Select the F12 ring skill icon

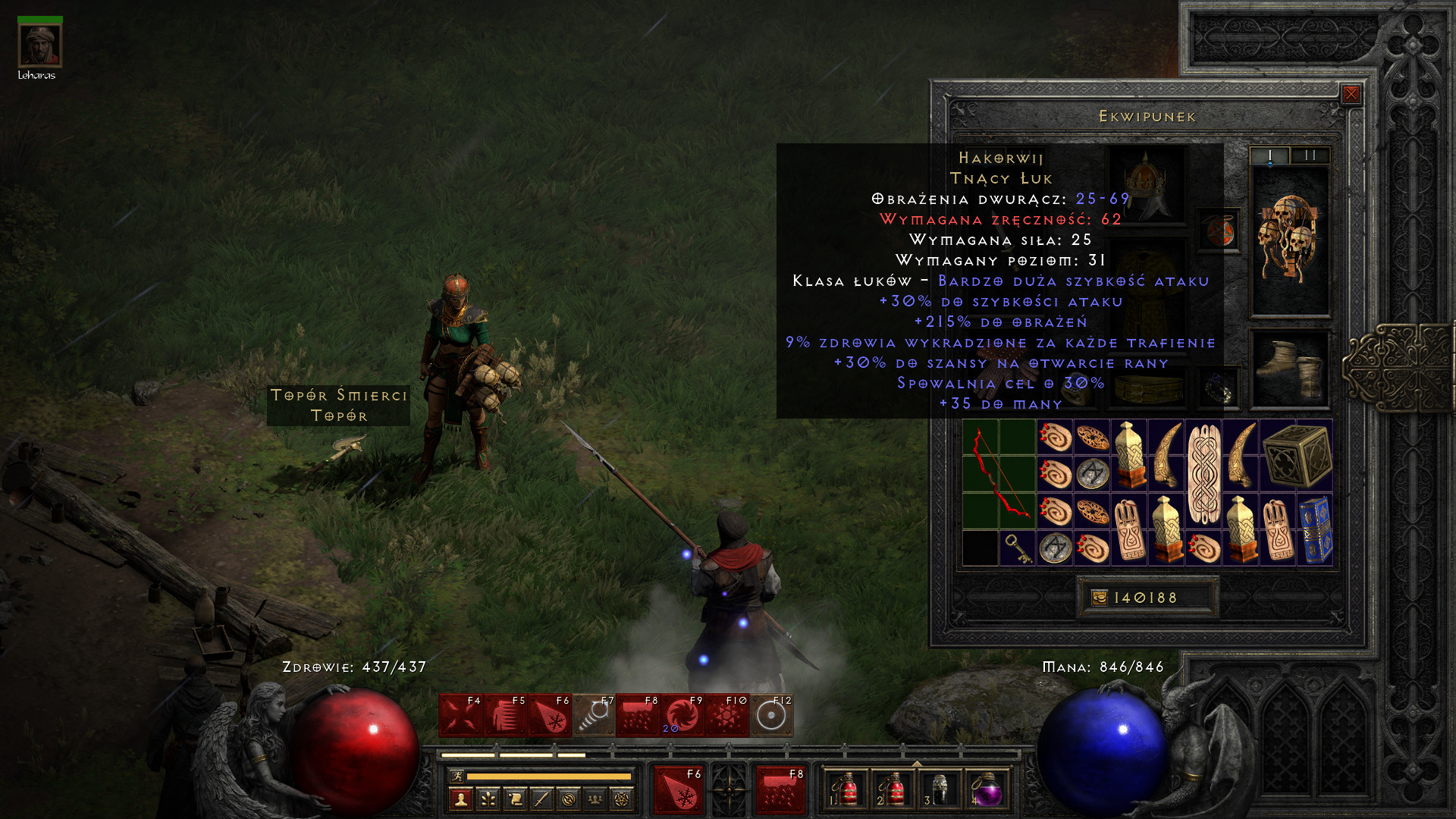(771, 715)
